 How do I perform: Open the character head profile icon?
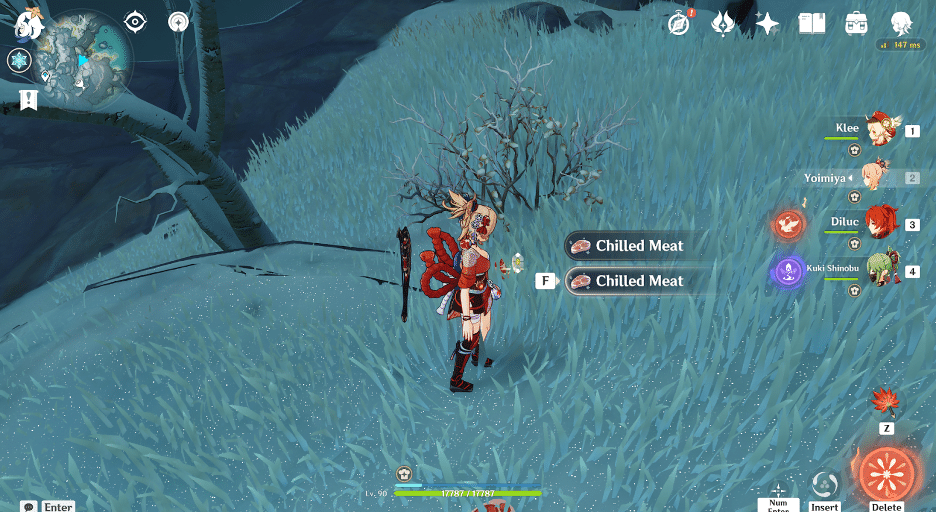coord(901,24)
